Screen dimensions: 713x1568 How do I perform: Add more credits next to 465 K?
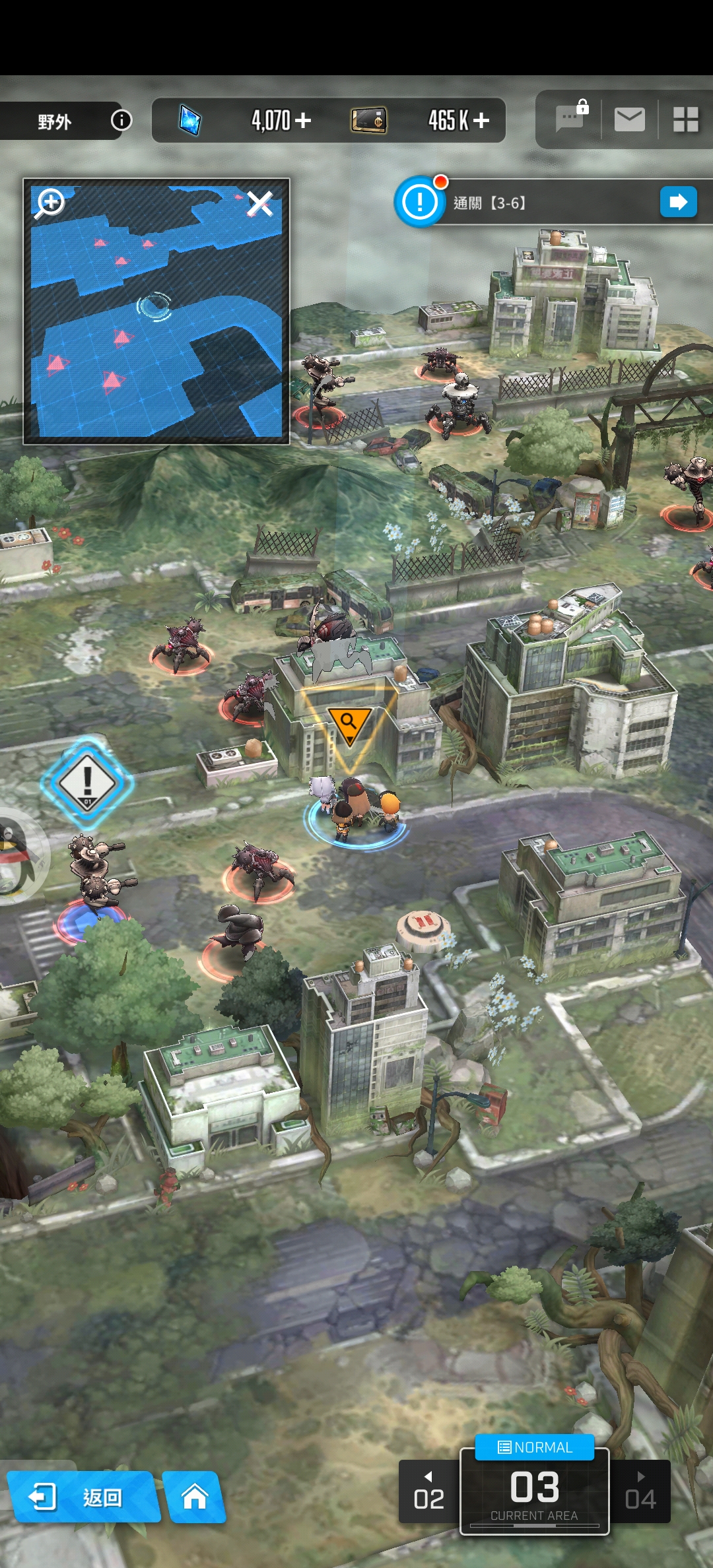(x=481, y=120)
